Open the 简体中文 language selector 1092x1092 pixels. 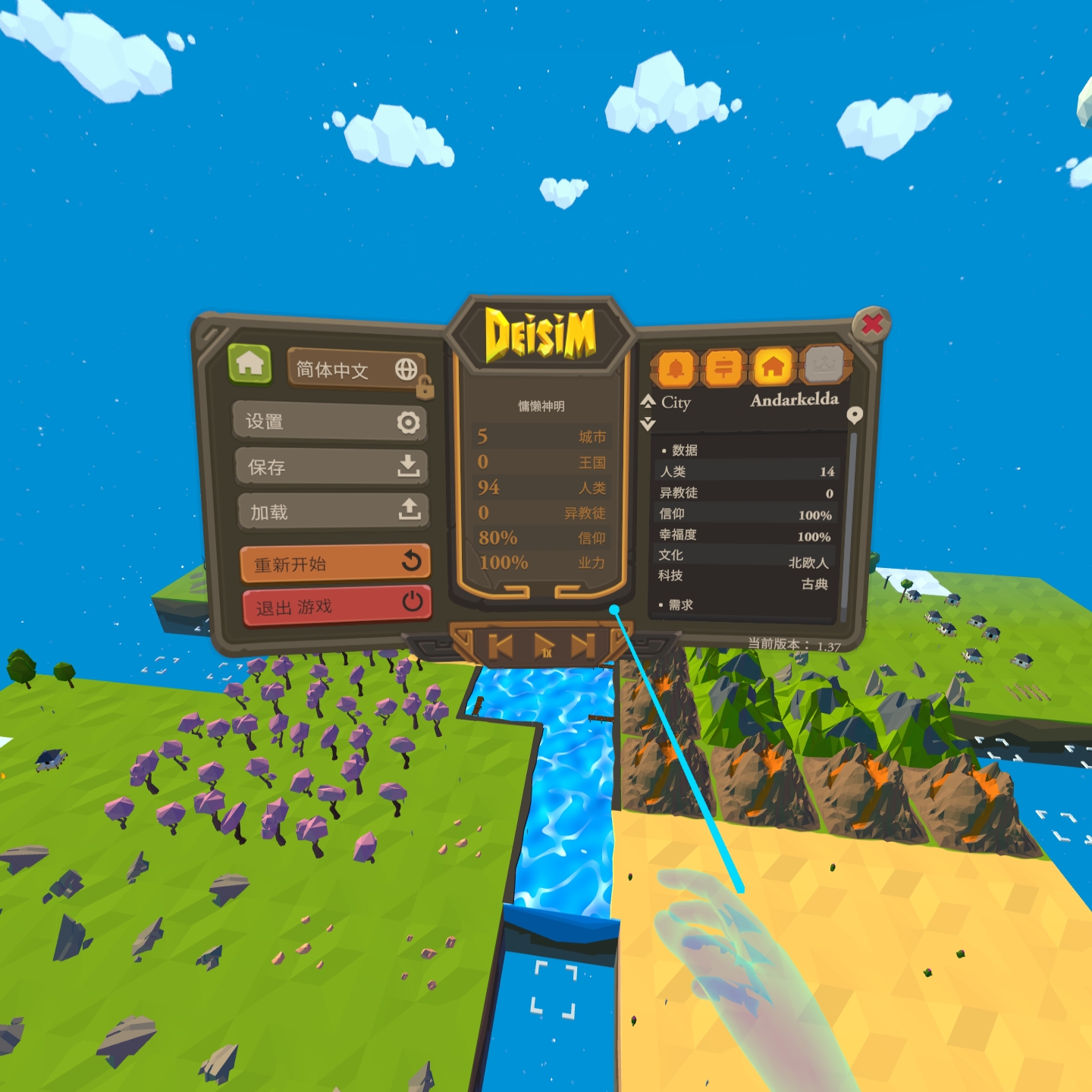coord(355,370)
